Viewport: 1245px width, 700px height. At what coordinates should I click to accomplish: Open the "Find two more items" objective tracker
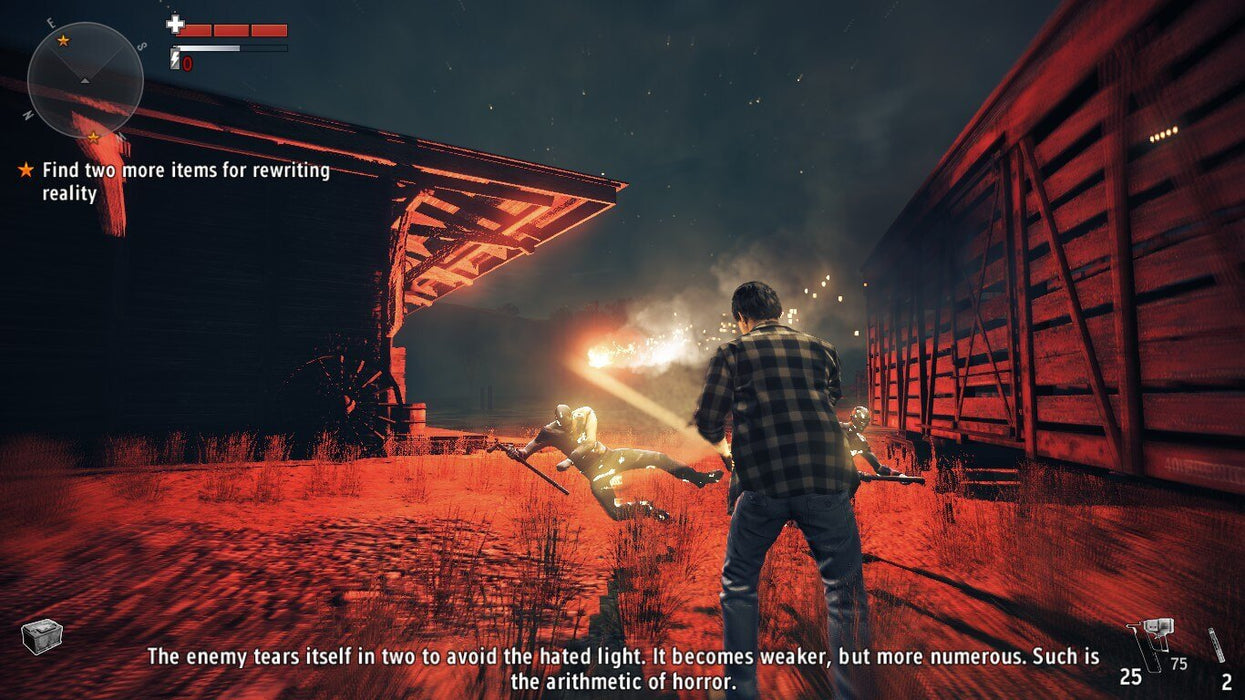(185, 181)
